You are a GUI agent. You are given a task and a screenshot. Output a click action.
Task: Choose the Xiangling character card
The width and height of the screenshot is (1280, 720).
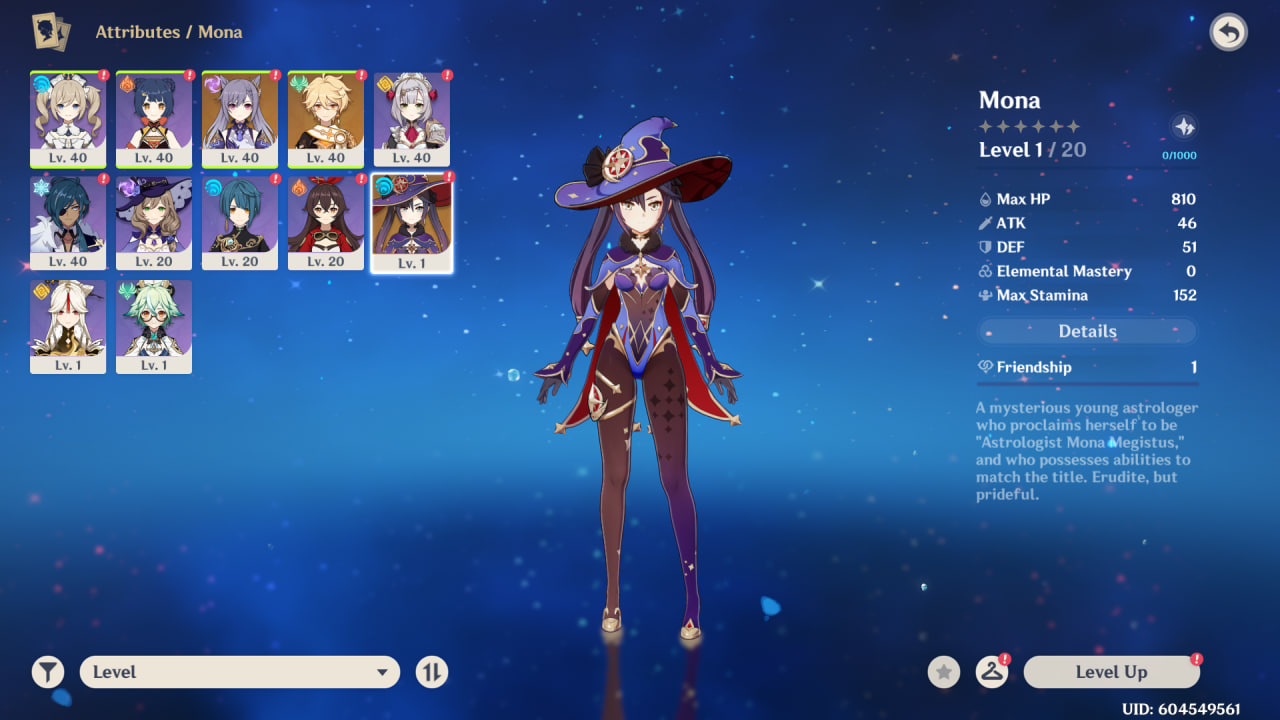(x=154, y=118)
